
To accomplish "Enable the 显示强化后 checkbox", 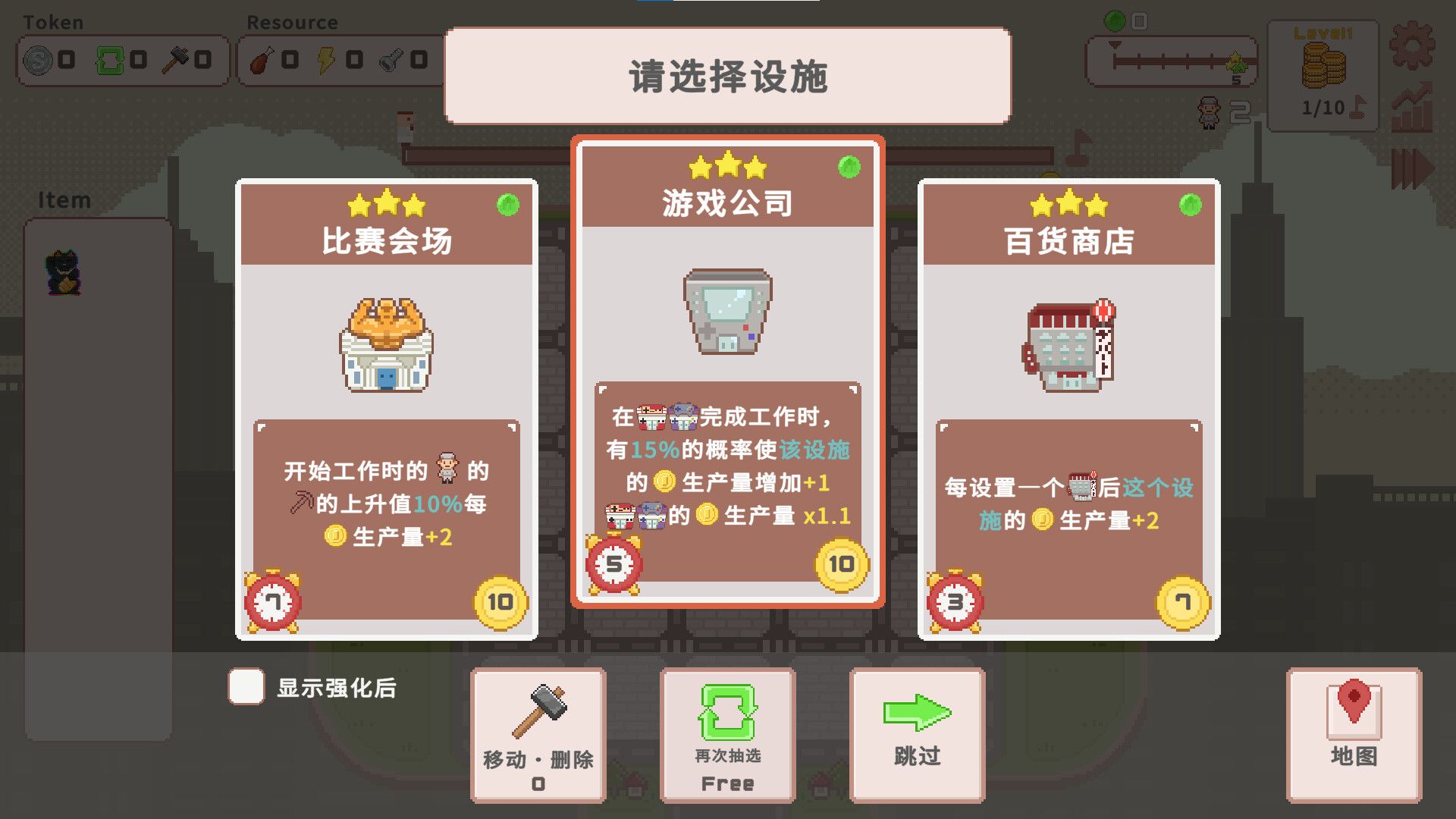I will pyautogui.click(x=245, y=686).
